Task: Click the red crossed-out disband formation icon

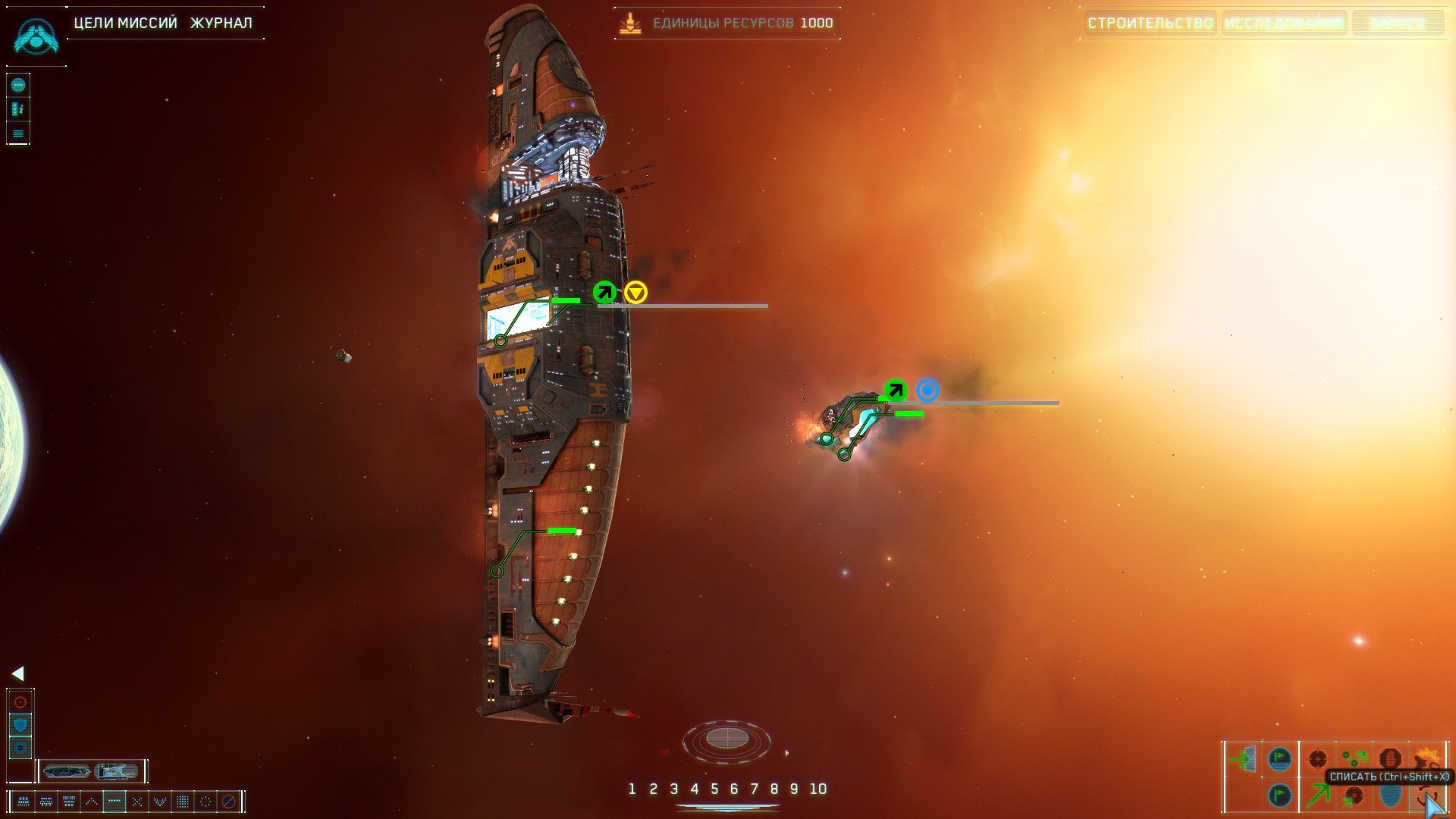Action: pyautogui.click(x=228, y=801)
